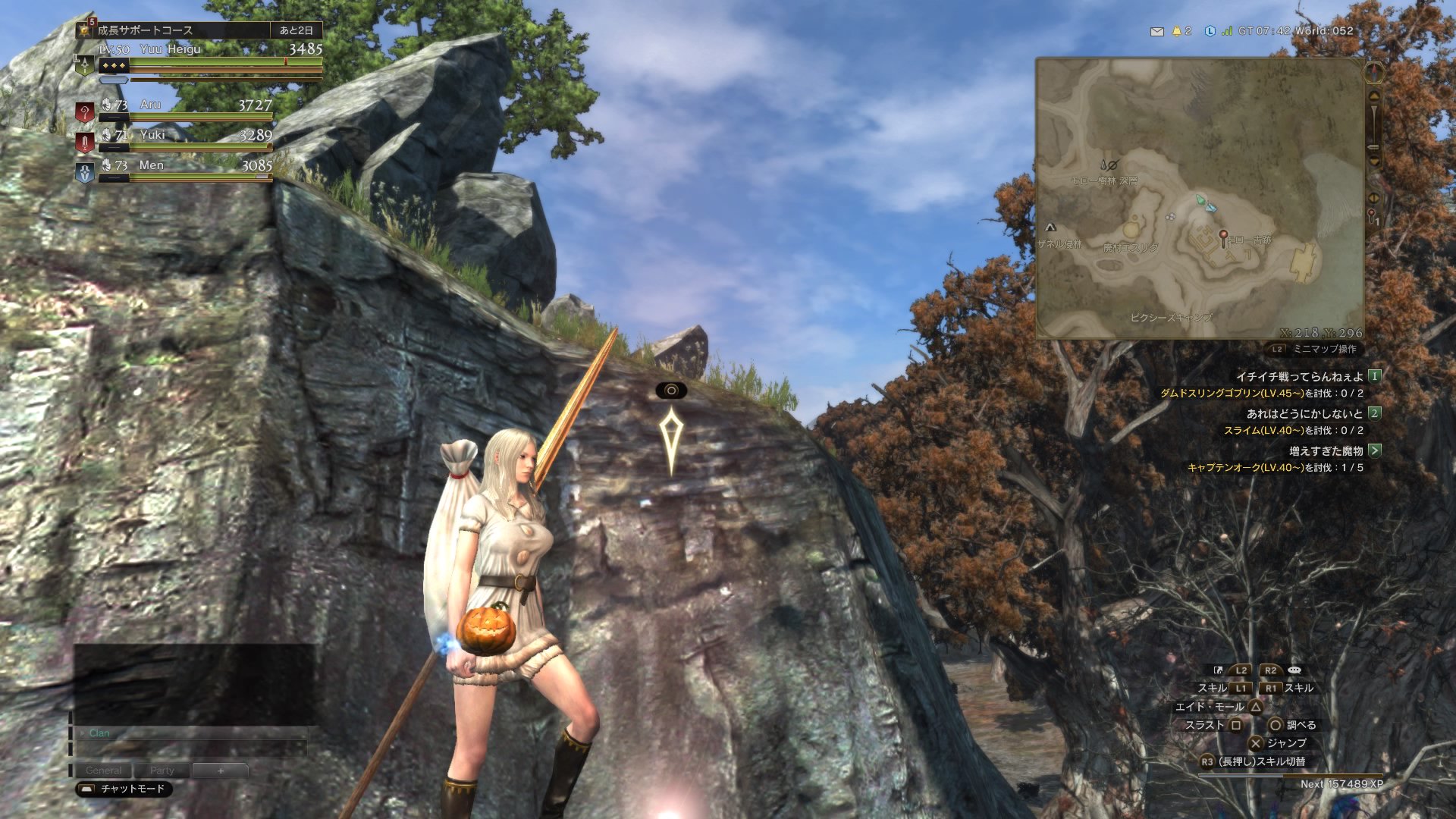This screenshot has height=819, width=1456.
Task: Click the pin counter icon beside the minimap
Action: click(x=1373, y=217)
